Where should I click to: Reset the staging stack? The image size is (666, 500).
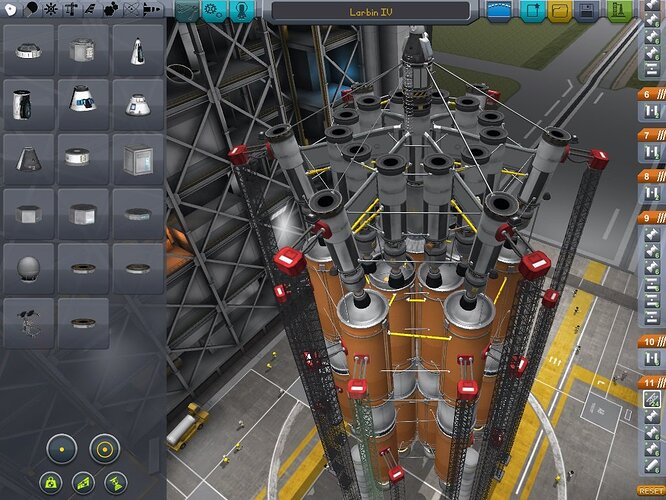[x=650, y=491]
